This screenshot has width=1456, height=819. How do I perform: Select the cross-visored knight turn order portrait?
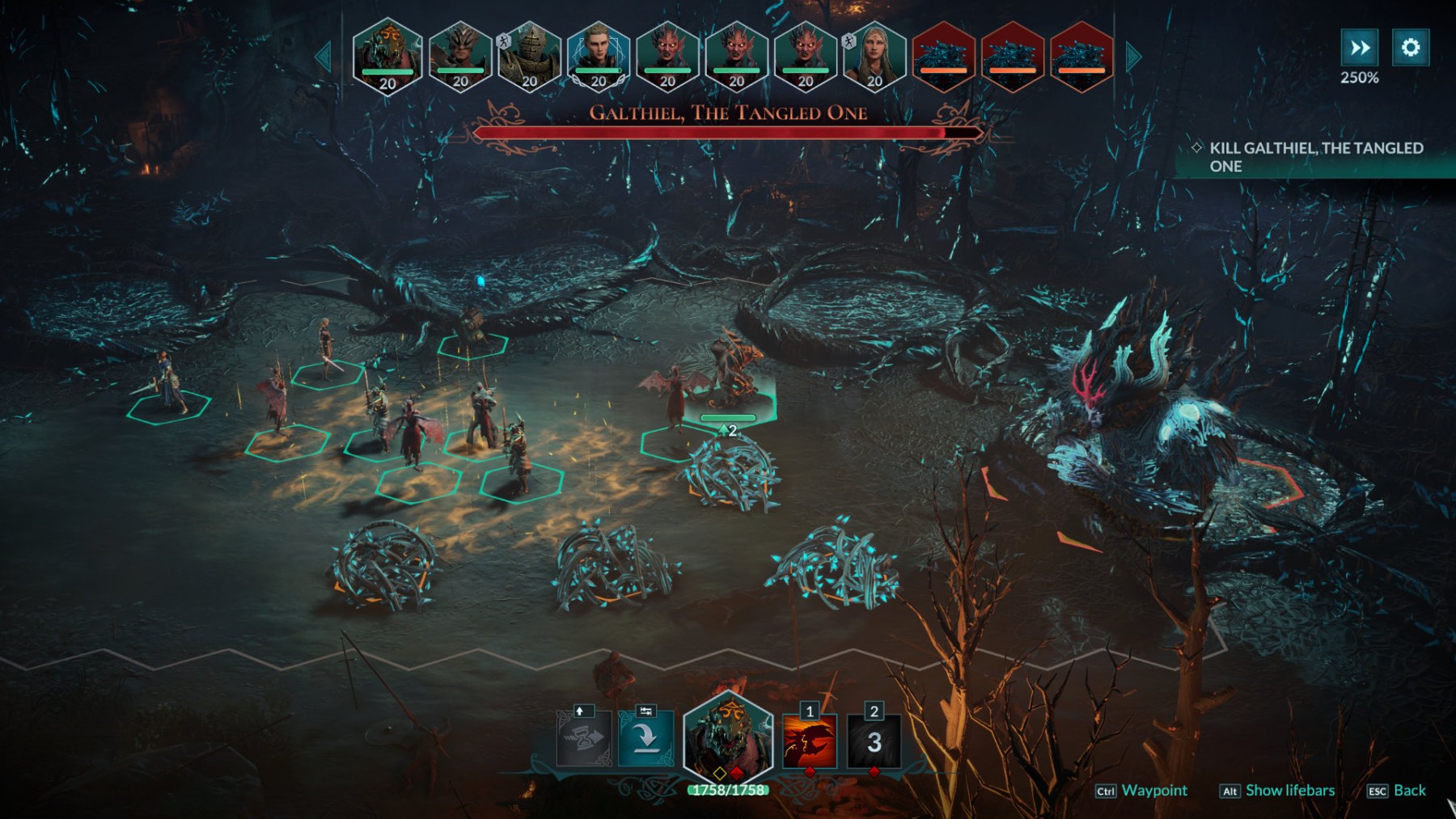(529, 55)
